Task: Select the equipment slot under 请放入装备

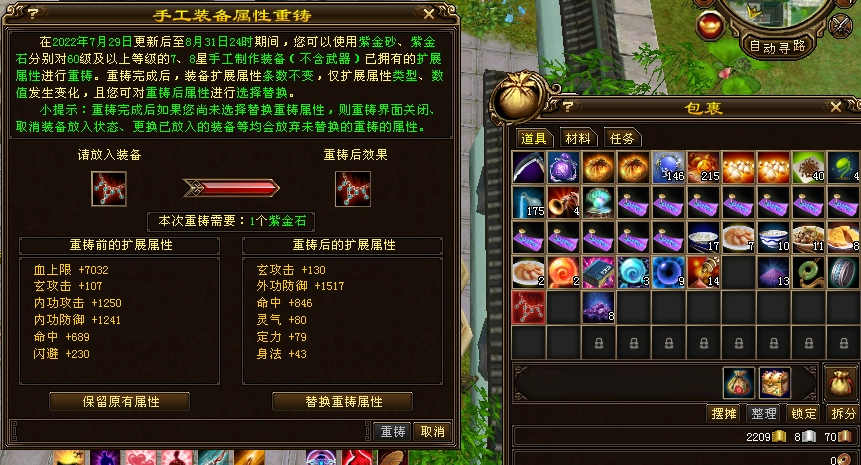Action: pyautogui.click(x=109, y=187)
